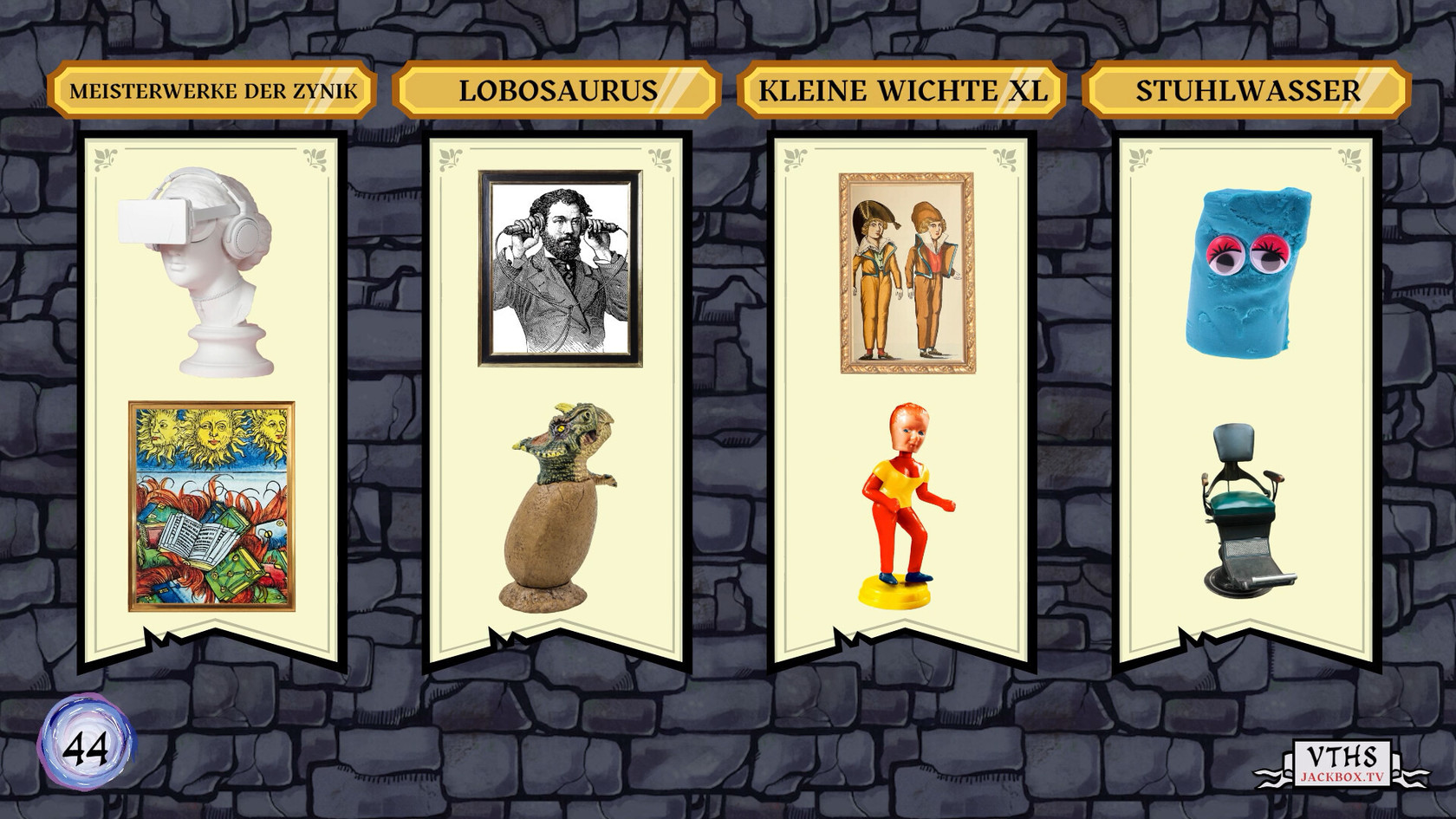Select the suns and burning books painting
Image resolution: width=1456 pixels, height=819 pixels.
pyautogui.click(x=211, y=506)
